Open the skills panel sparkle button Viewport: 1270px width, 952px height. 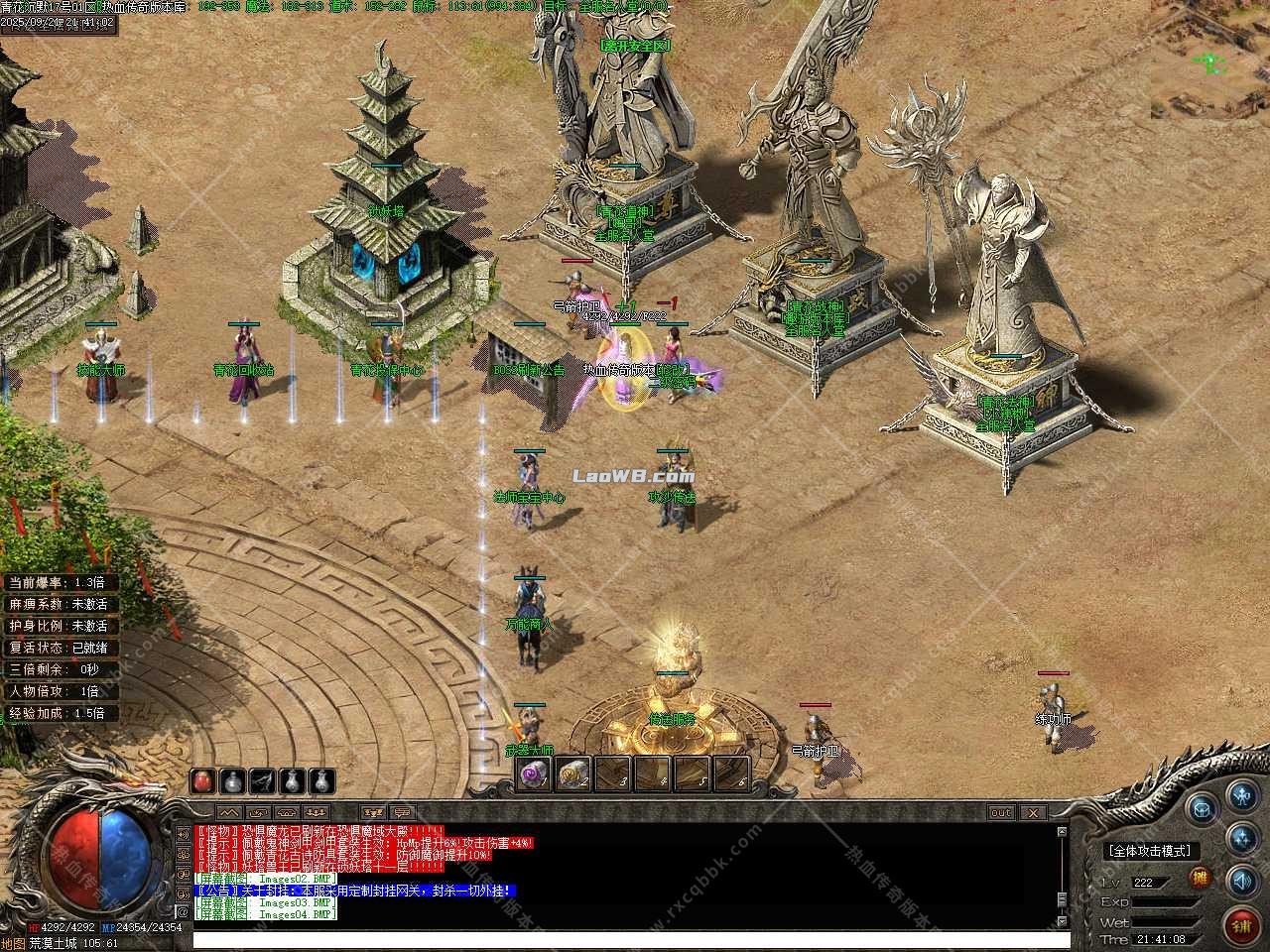click(x=1241, y=837)
